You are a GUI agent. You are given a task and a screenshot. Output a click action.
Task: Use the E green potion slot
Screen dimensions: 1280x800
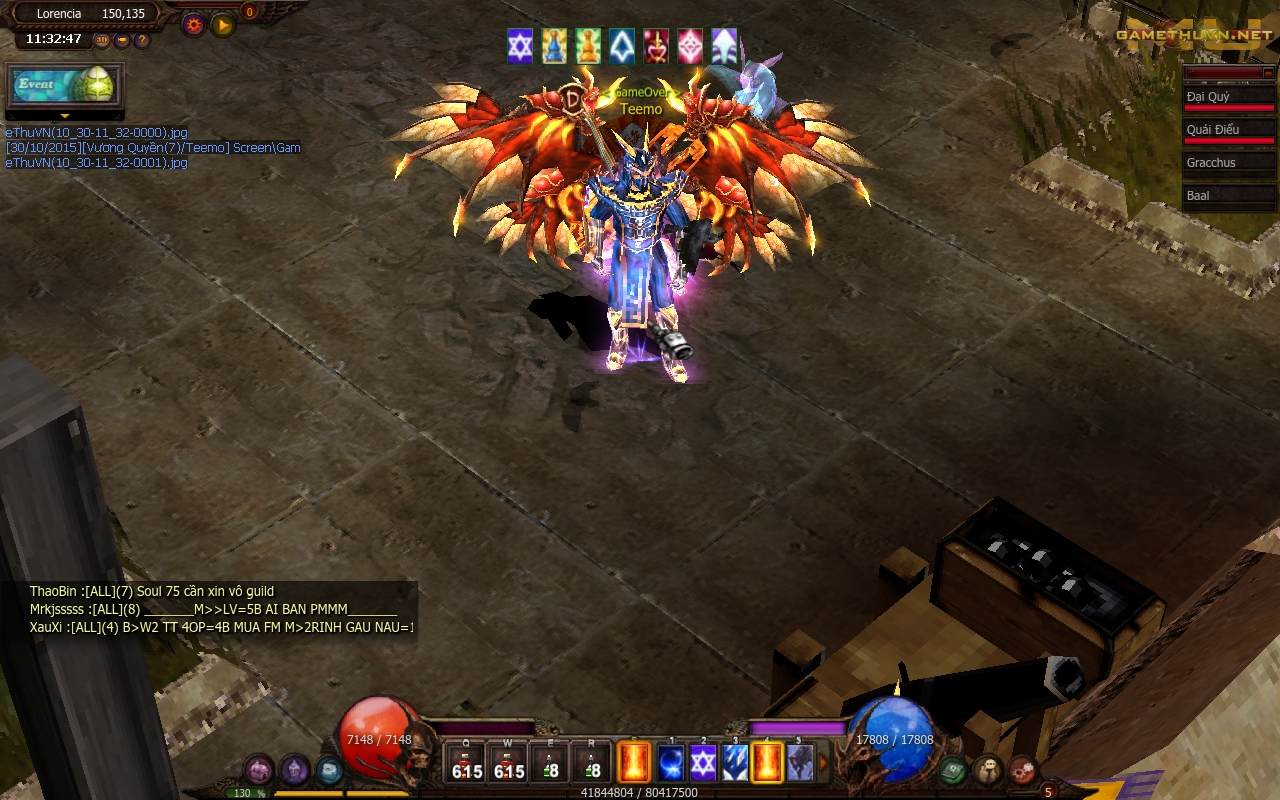pos(551,763)
